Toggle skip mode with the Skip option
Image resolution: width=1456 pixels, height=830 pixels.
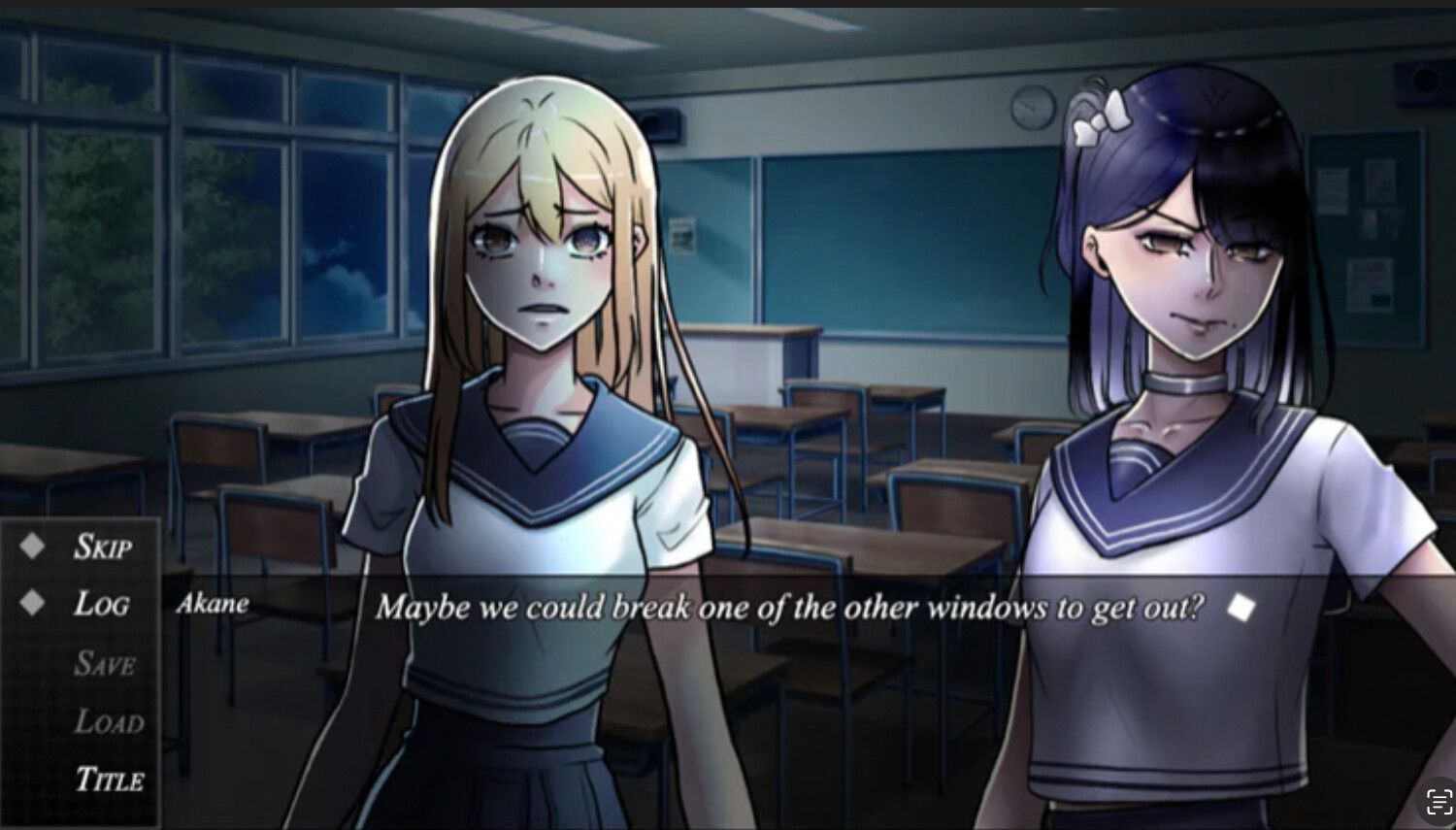point(102,548)
